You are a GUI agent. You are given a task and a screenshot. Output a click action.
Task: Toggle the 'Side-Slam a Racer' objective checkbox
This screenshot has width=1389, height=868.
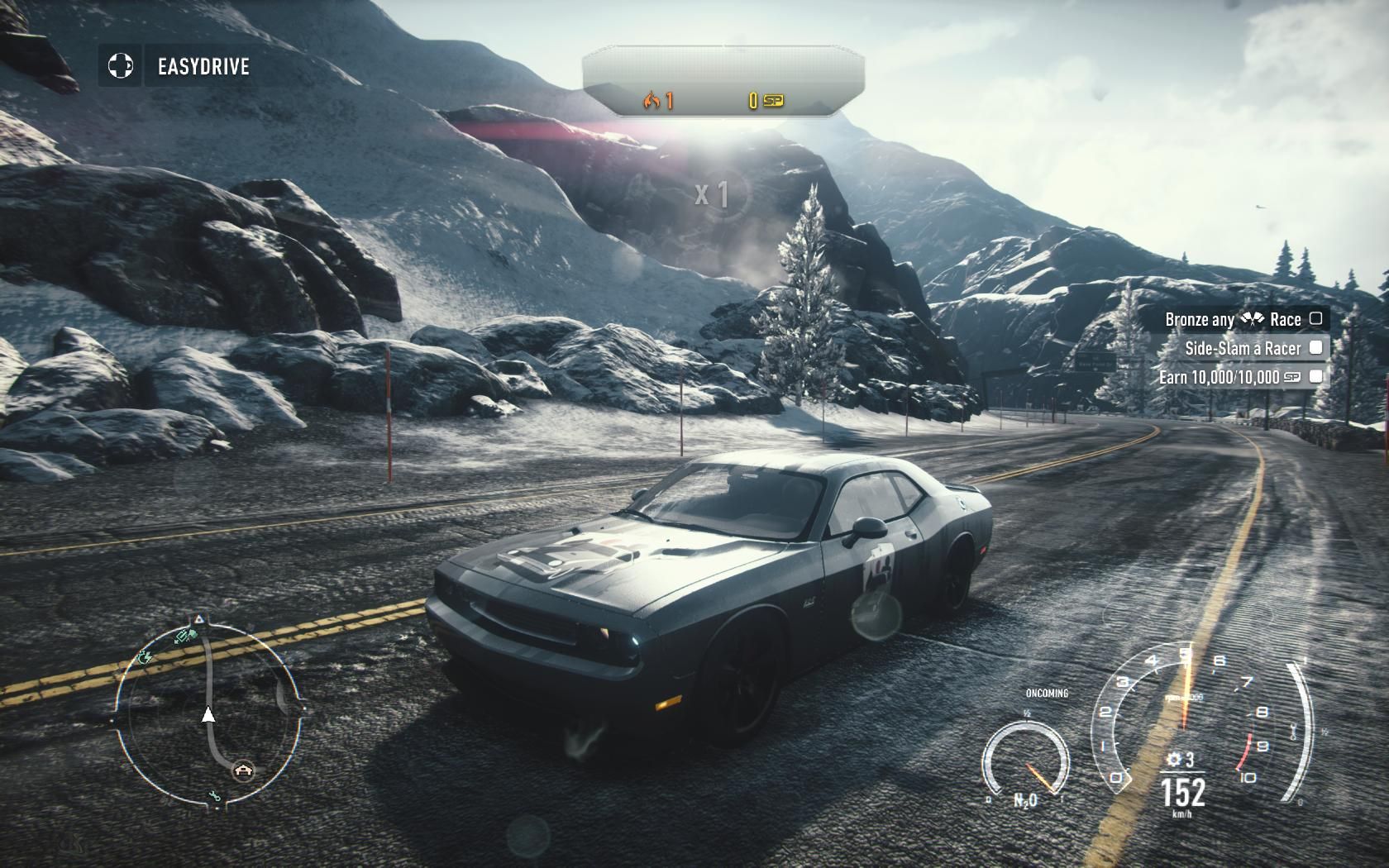tap(1315, 348)
